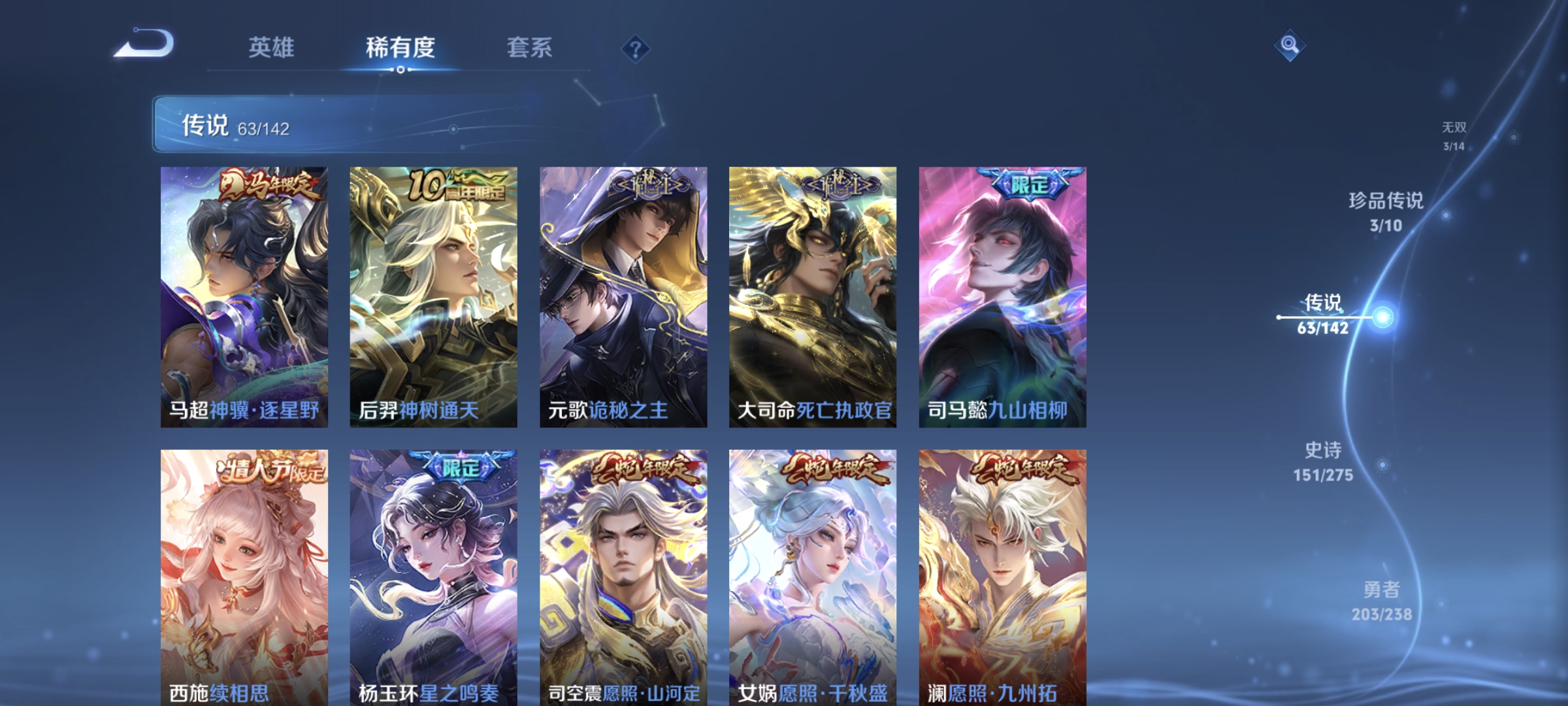Image resolution: width=1568 pixels, height=706 pixels.
Task: Click the help question mark icon
Action: point(635,48)
